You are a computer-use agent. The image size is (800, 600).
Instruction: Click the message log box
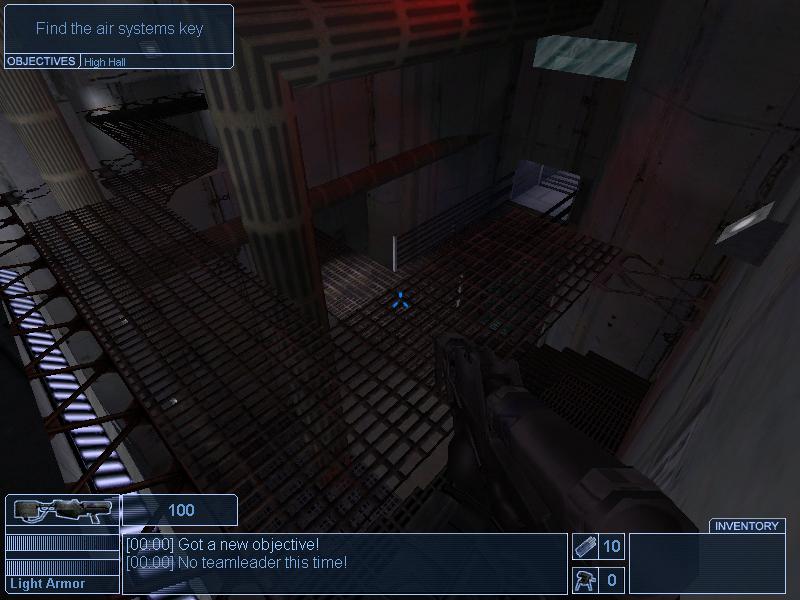pyautogui.click(x=344, y=563)
